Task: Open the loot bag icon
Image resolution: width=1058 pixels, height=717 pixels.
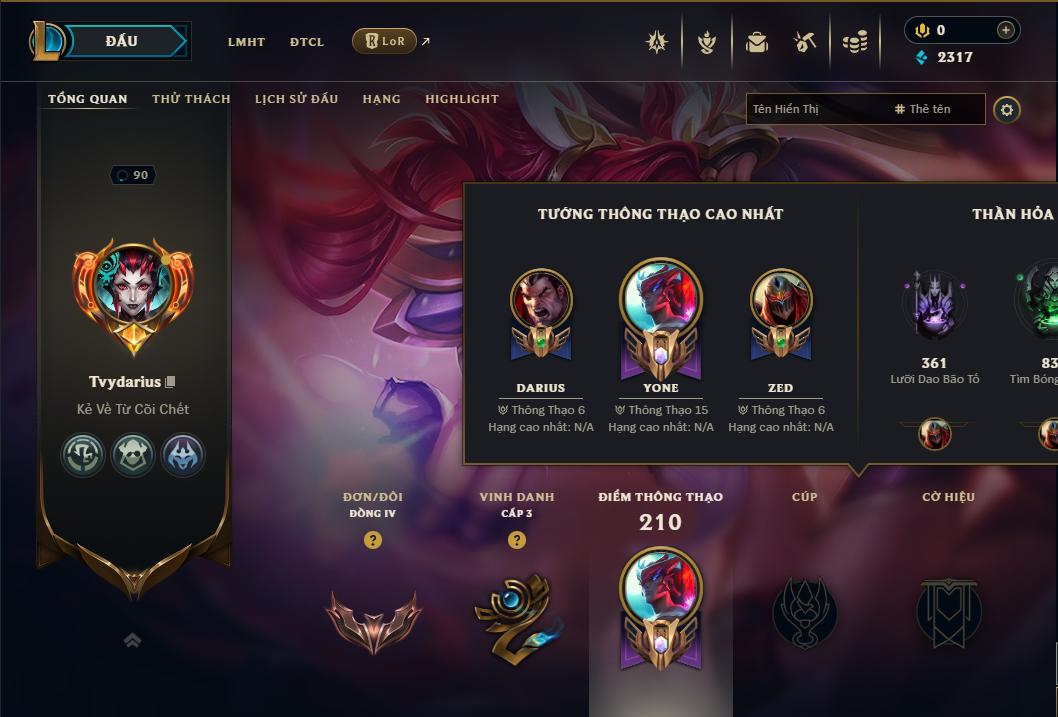Action: point(757,42)
